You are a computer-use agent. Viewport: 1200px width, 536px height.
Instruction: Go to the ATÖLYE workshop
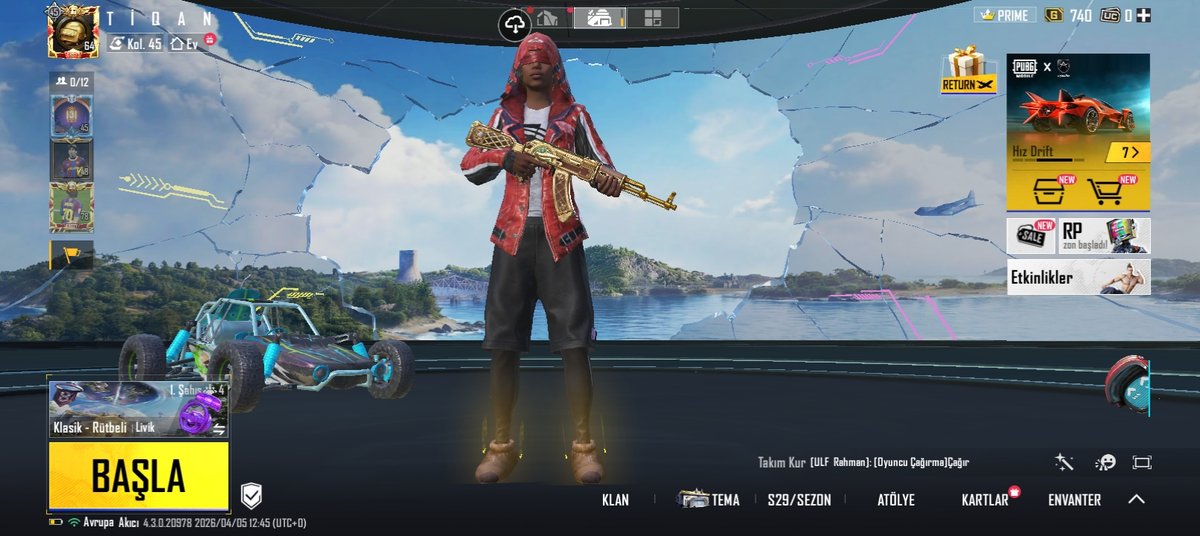(895, 500)
